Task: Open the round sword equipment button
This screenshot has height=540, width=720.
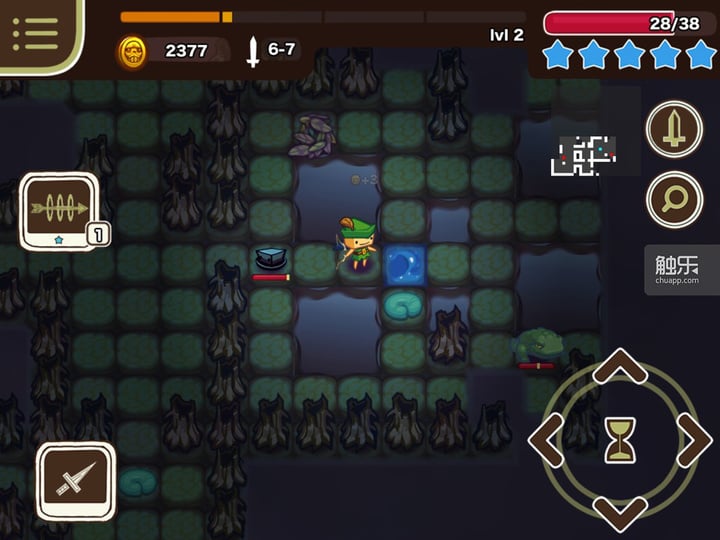Action: [674, 130]
